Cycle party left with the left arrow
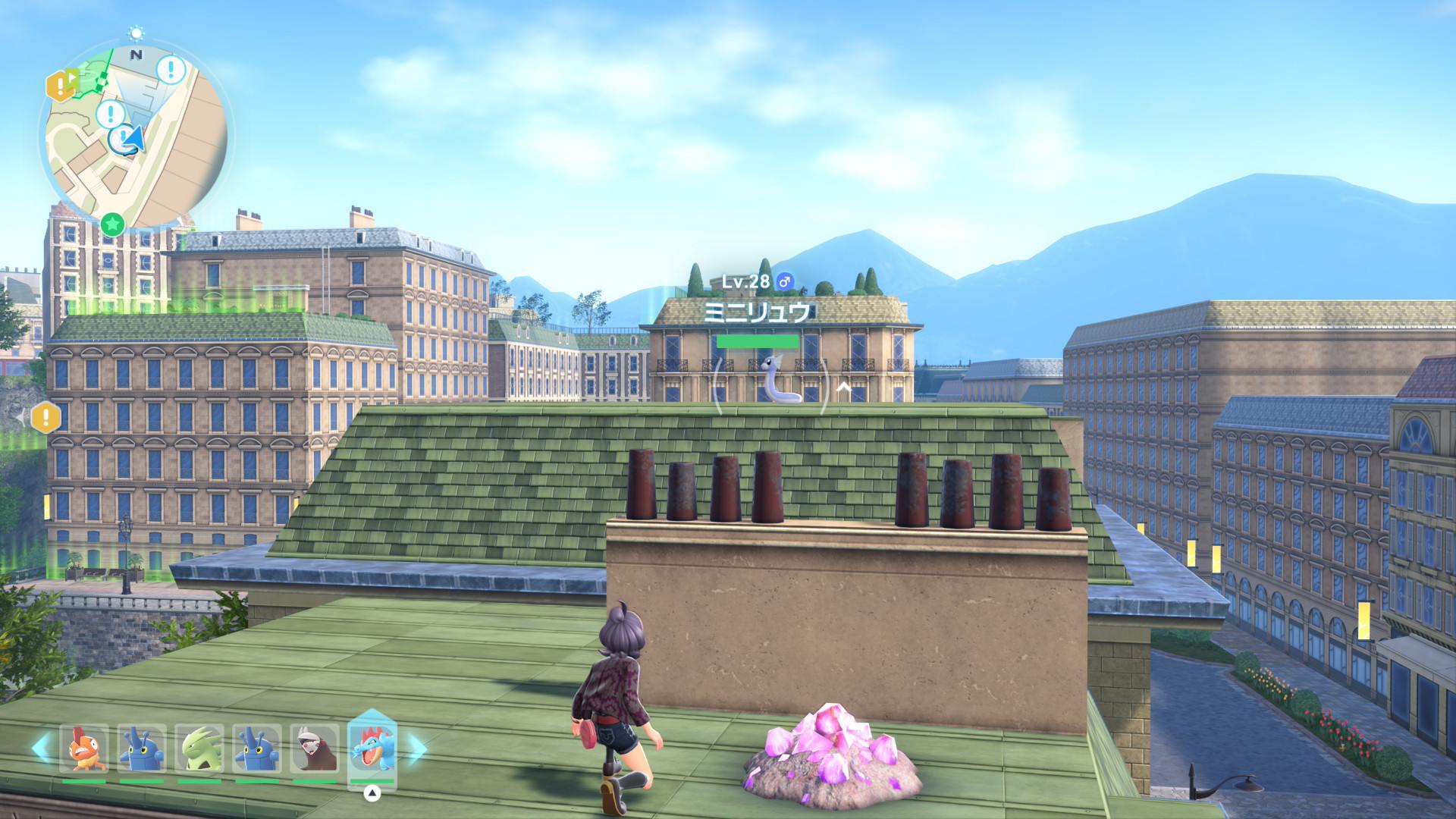 pyautogui.click(x=40, y=748)
